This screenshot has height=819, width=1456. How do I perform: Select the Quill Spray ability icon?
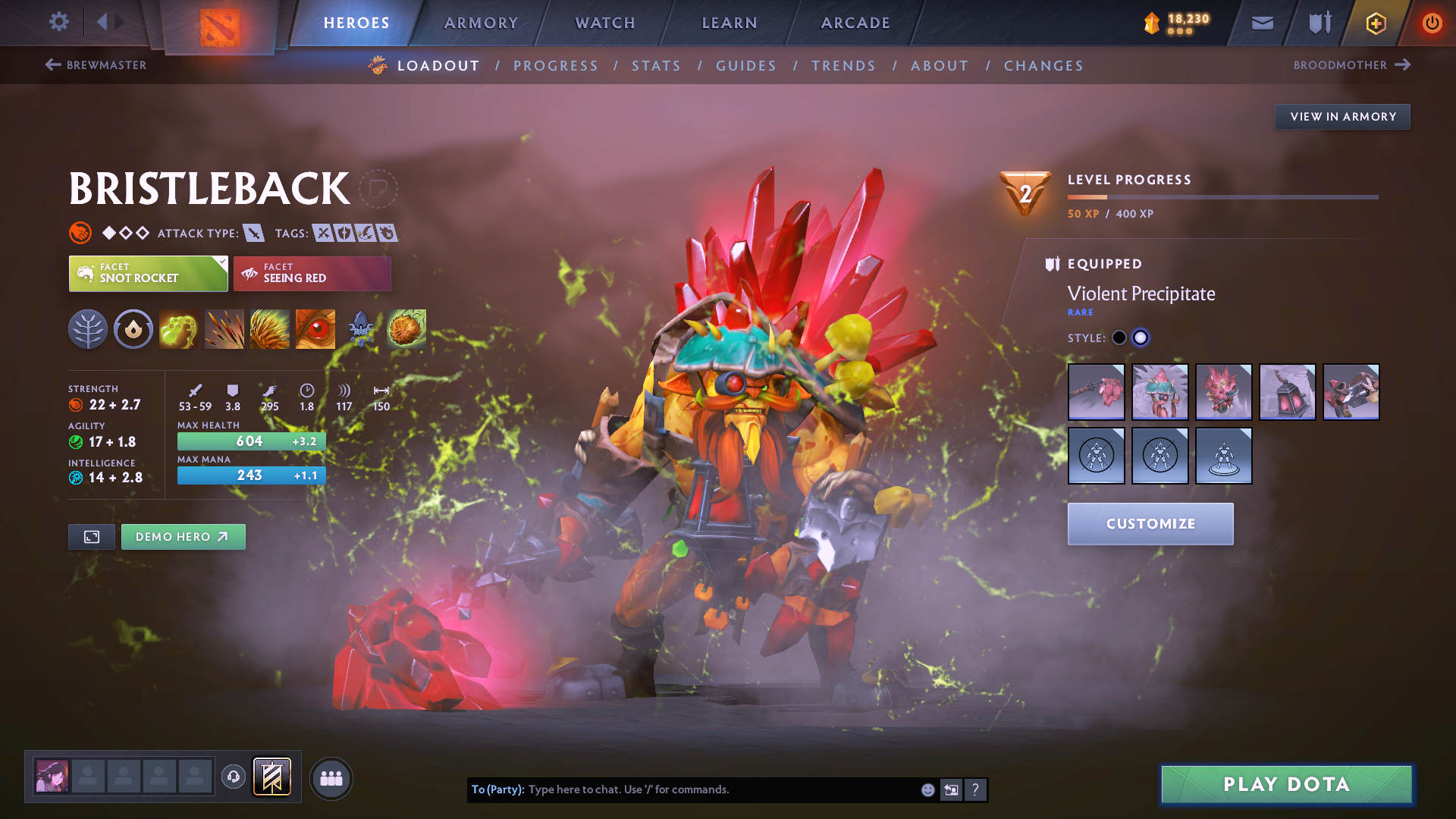pyautogui.click(x=224, y=328)
